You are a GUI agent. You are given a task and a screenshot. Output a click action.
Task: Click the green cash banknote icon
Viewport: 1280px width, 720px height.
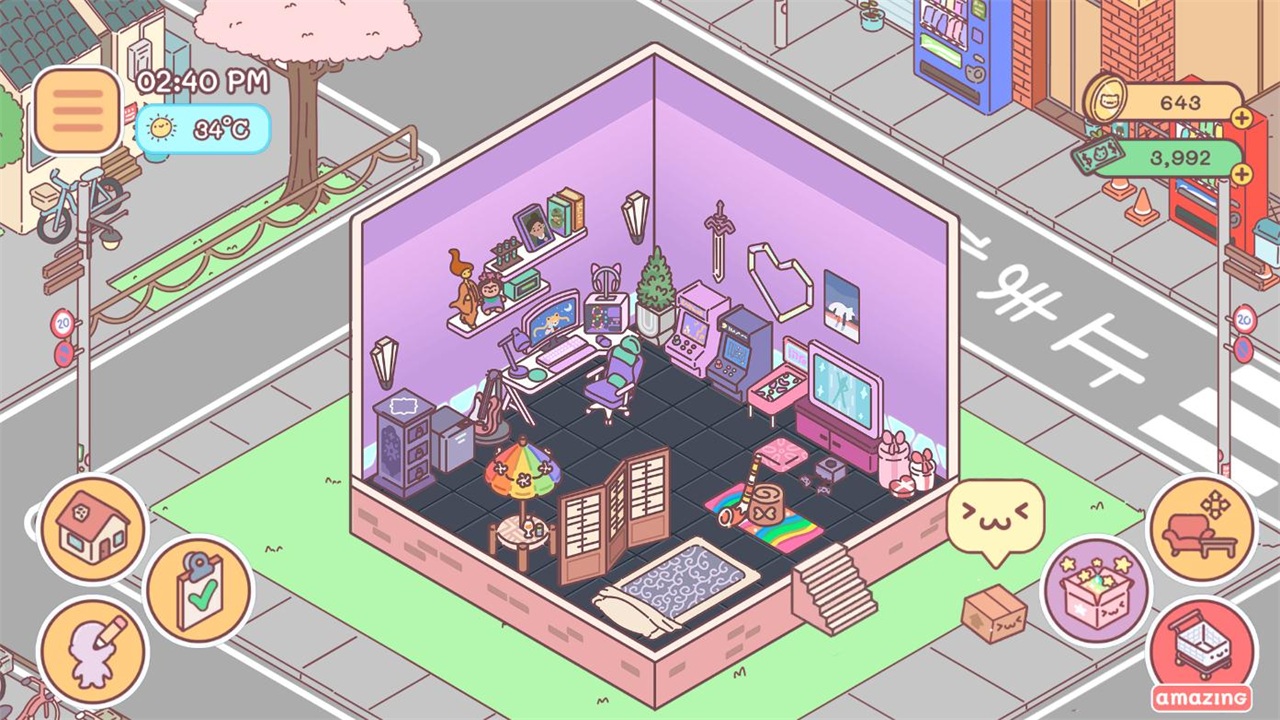point(1100,157)
